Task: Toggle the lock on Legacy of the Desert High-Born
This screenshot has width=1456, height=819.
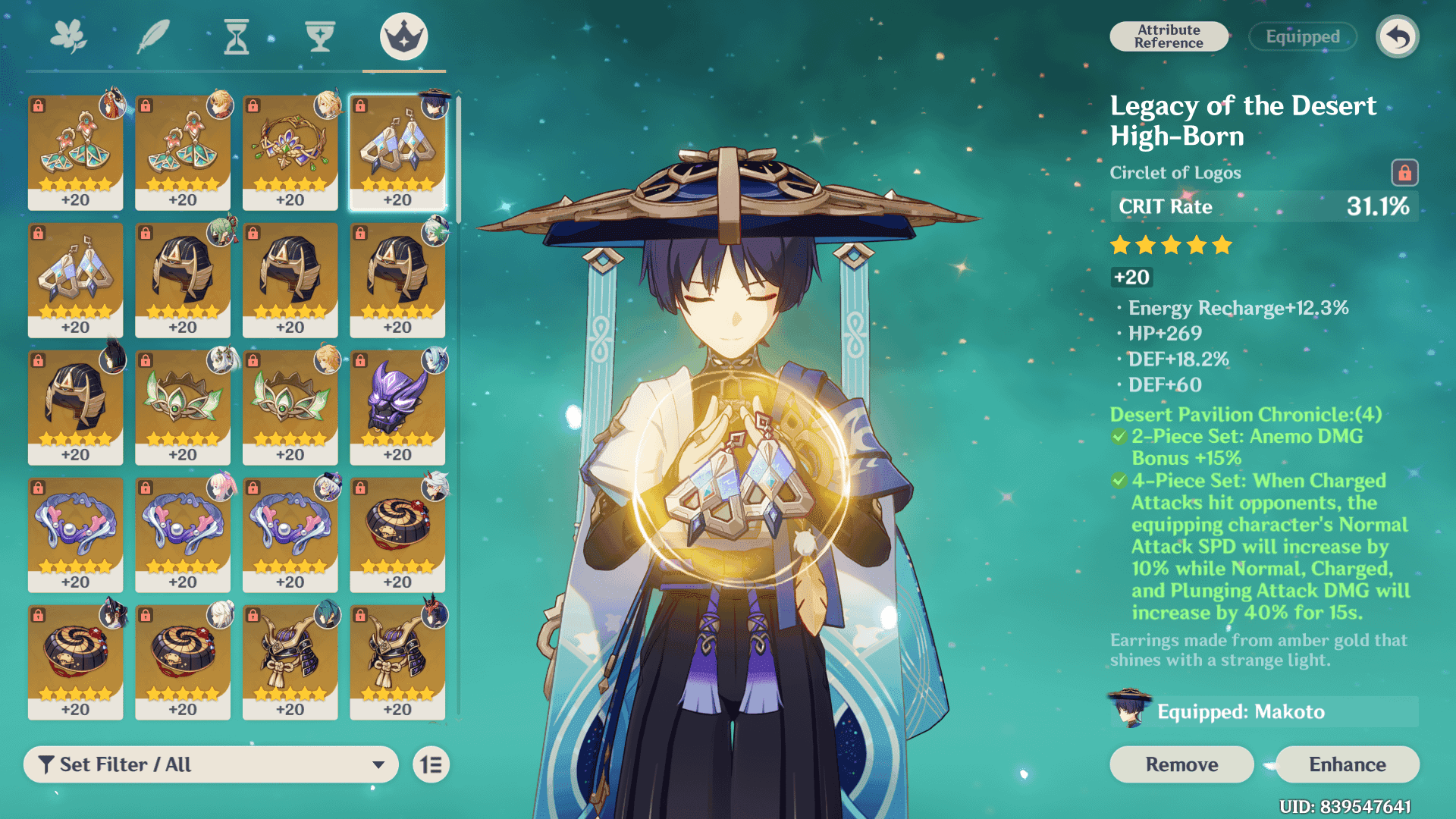Action: (x=1404, y=173)
